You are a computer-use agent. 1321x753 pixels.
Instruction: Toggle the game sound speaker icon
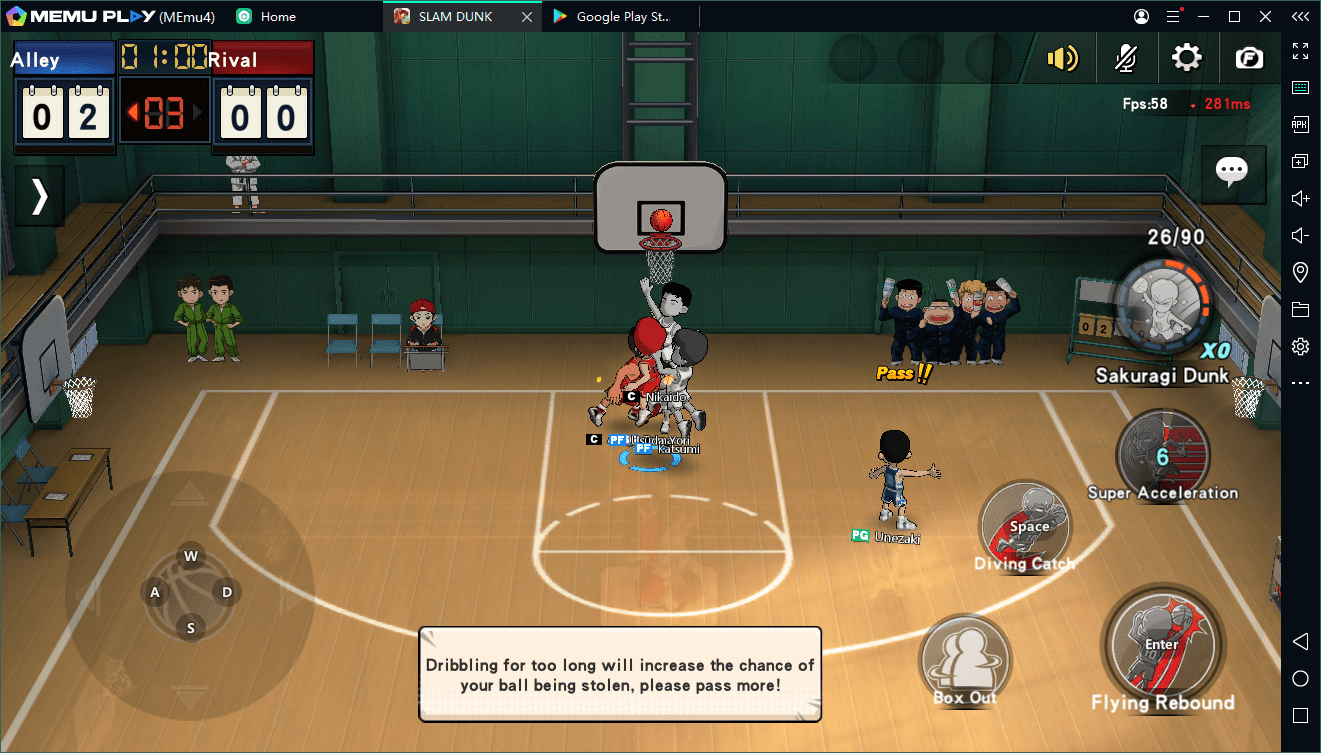(x=1062, y=58)
